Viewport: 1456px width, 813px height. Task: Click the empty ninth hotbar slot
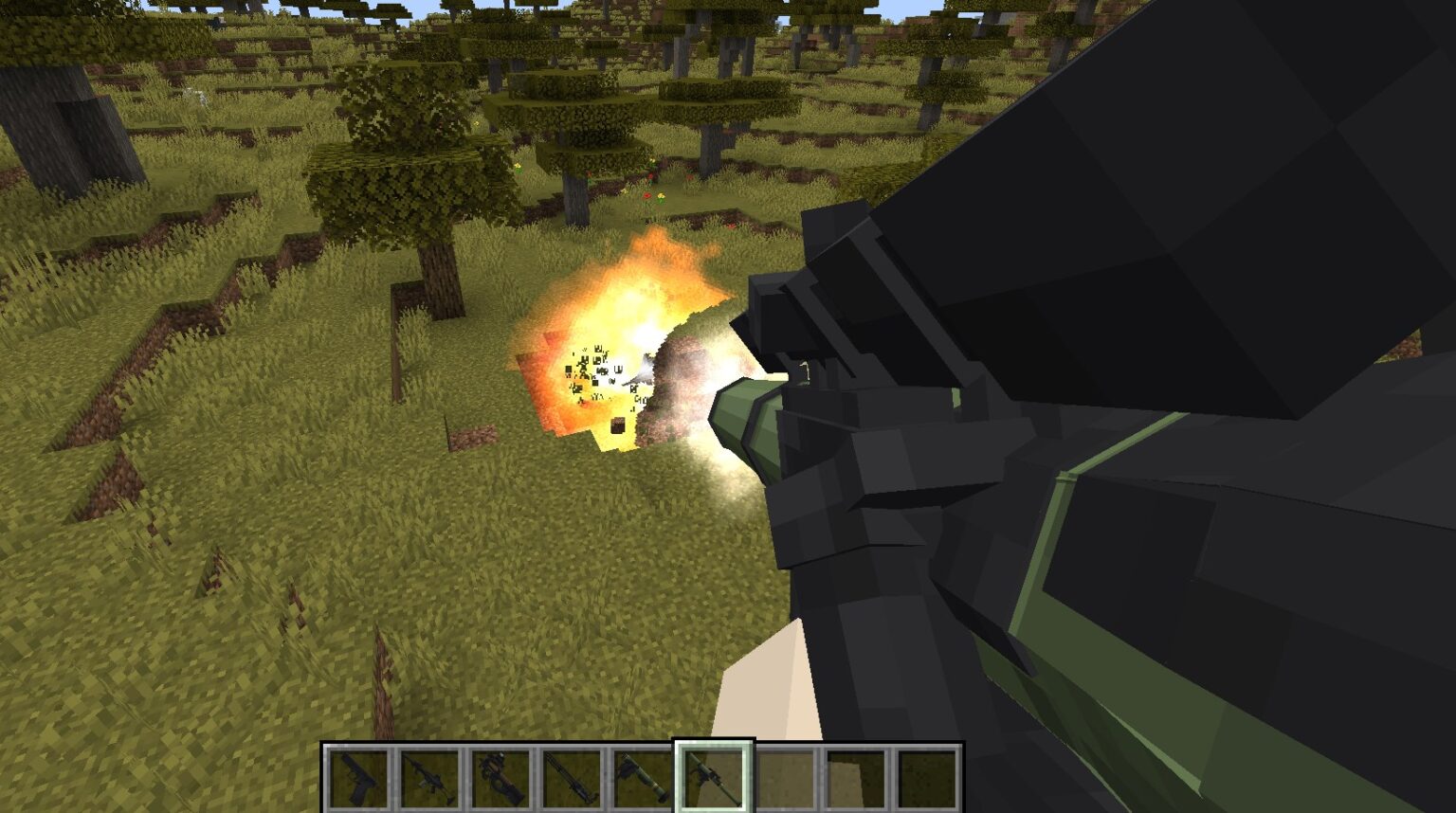(x=927, y=777)
